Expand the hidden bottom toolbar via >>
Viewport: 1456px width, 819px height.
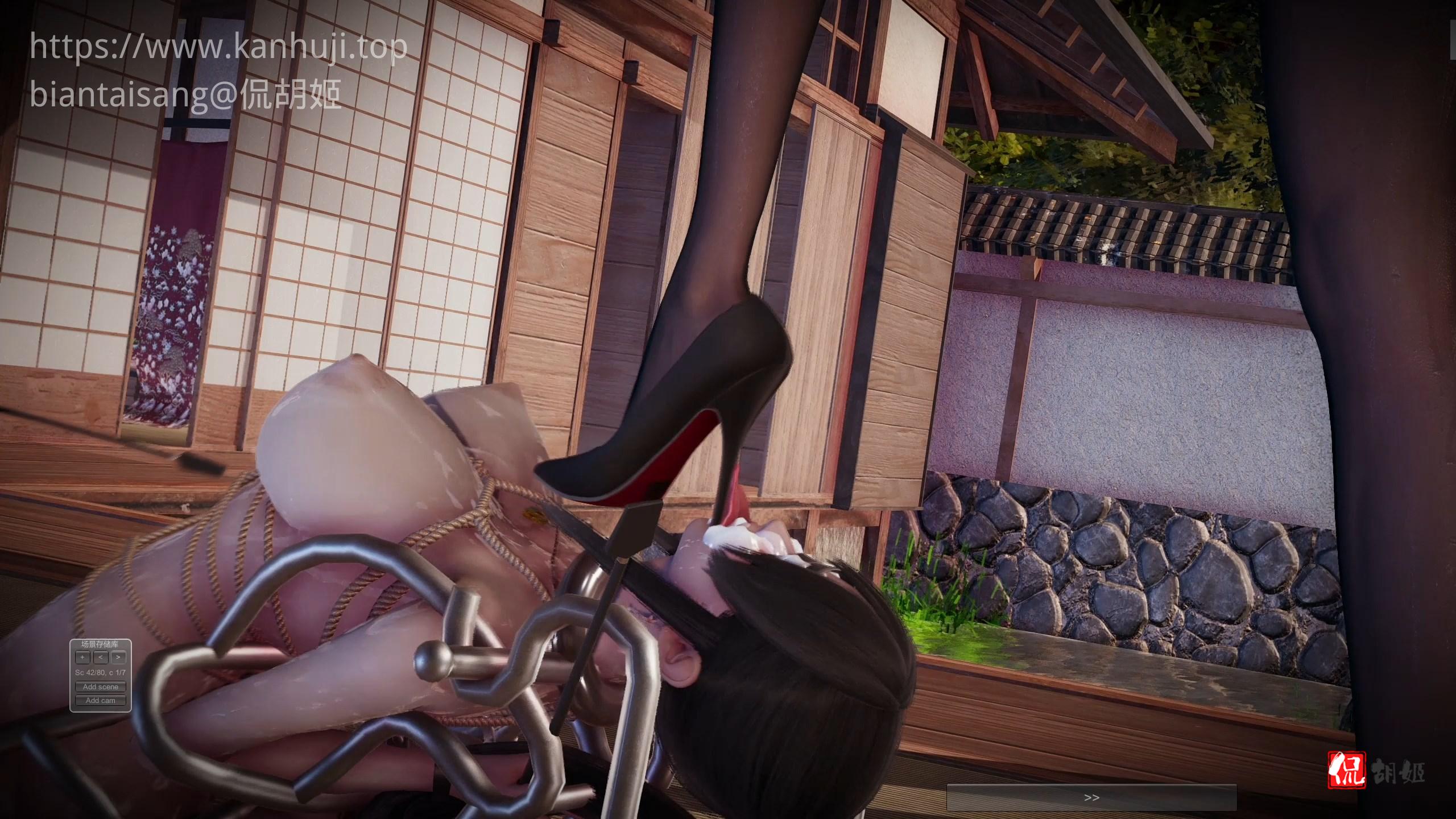pos(1092,797)
